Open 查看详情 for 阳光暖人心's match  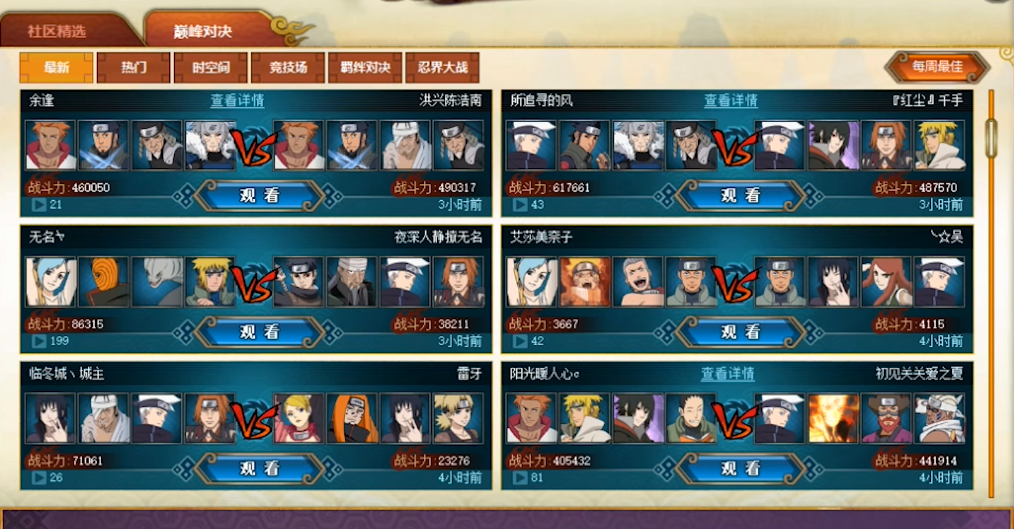click(x=727, y=373)
